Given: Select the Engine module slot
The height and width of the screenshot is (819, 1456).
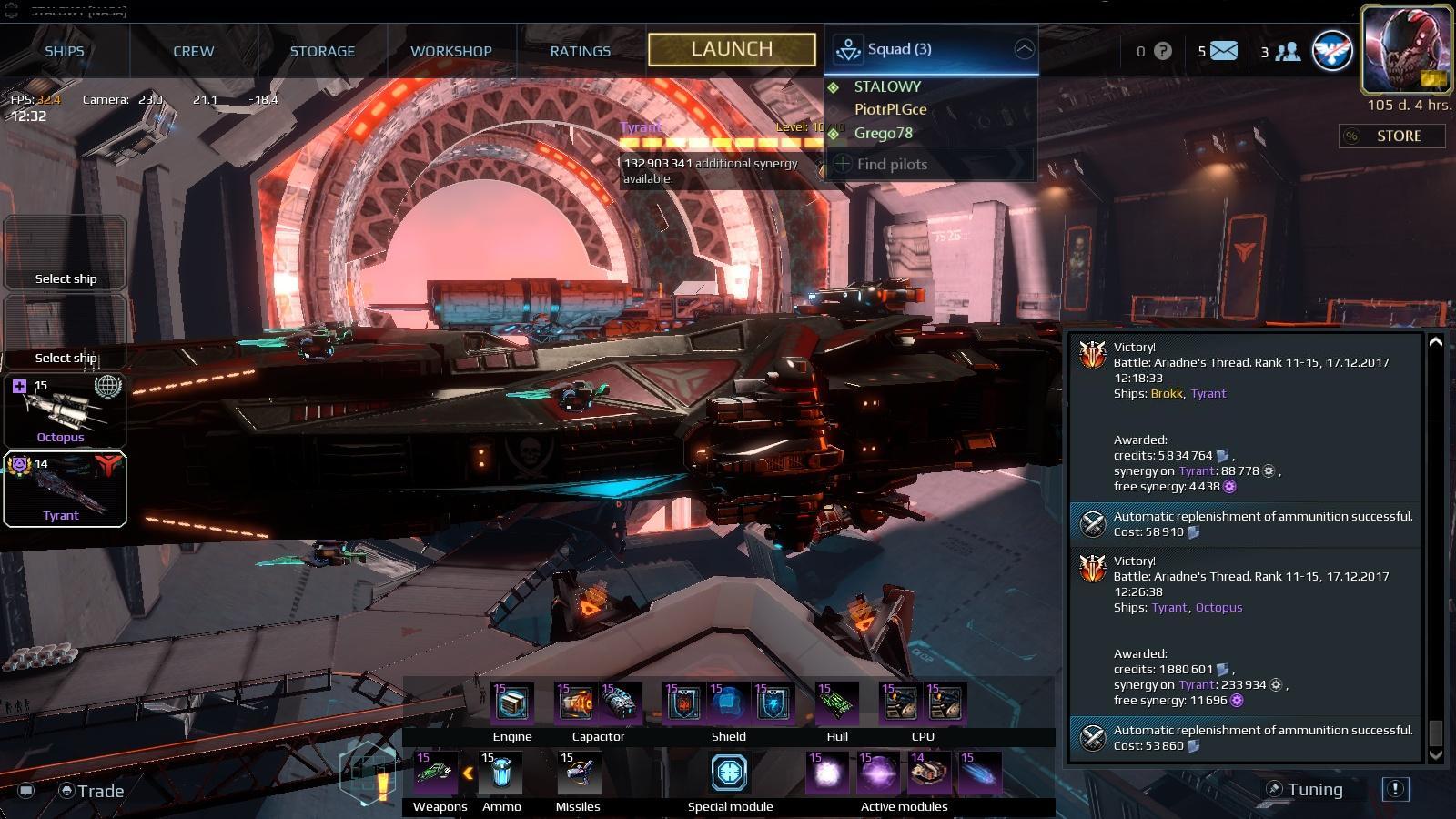Looking at the screenshot, I should 513,703.
